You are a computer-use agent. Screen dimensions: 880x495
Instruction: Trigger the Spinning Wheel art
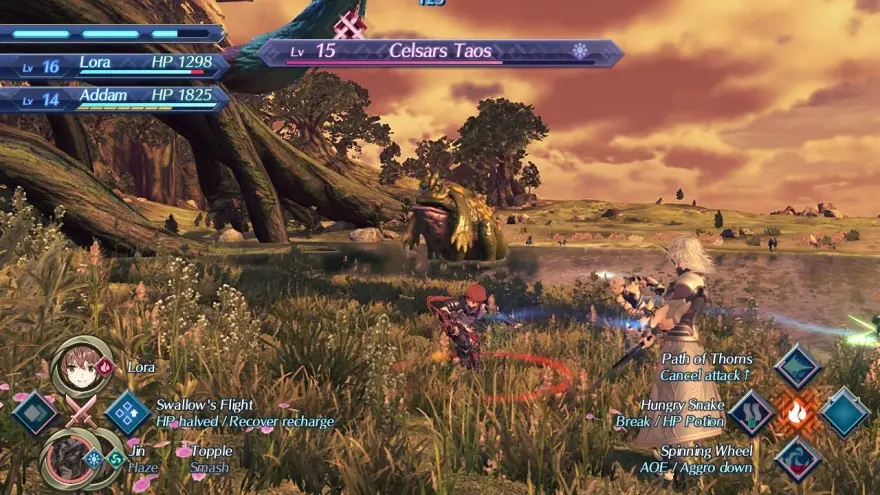tap(797, 459)
